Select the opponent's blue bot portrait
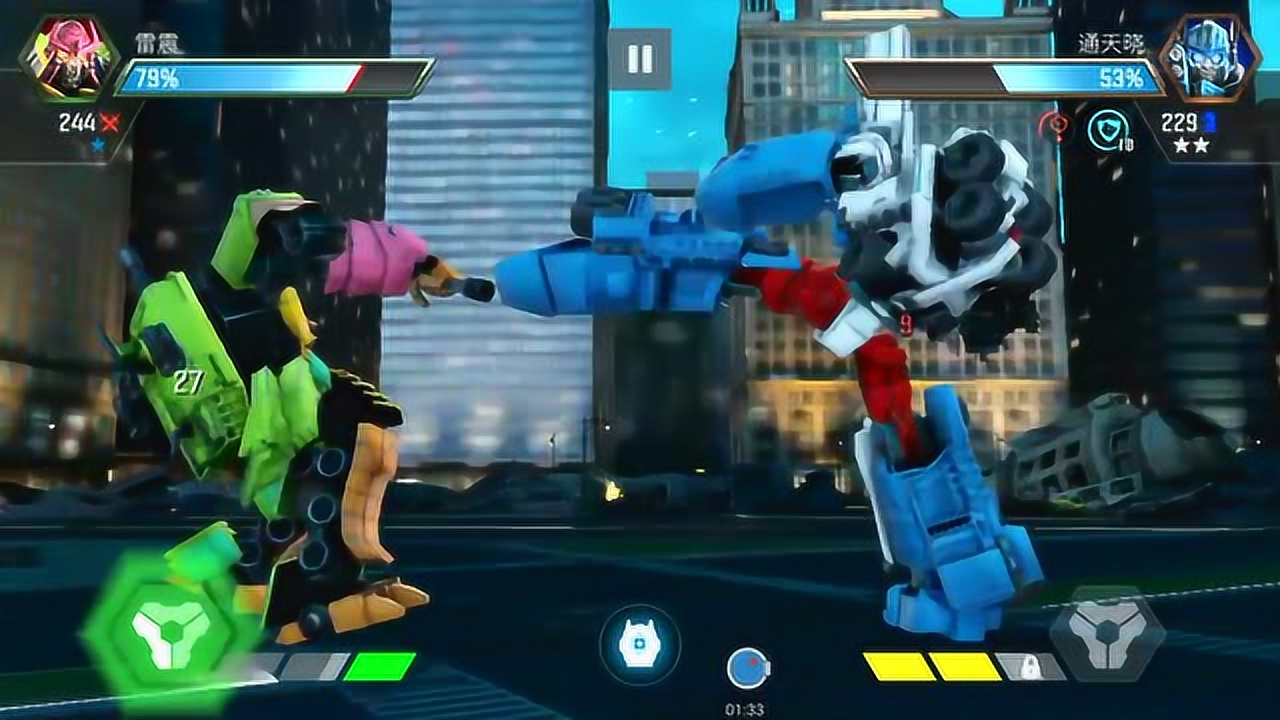Viewport: 1280px width, 720px height. pos(1209,57)
